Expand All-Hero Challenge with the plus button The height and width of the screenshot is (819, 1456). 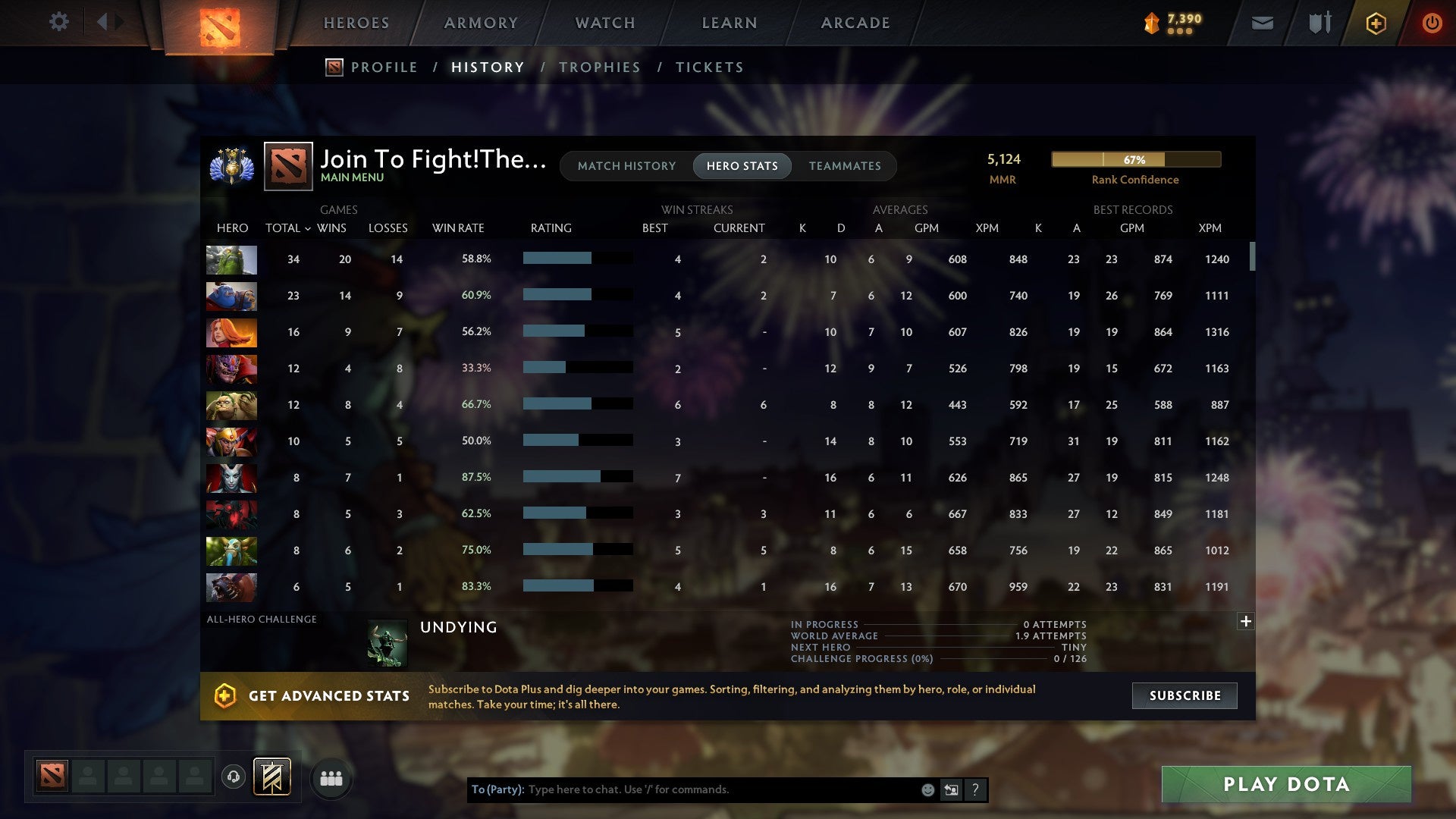point(1246,621)
